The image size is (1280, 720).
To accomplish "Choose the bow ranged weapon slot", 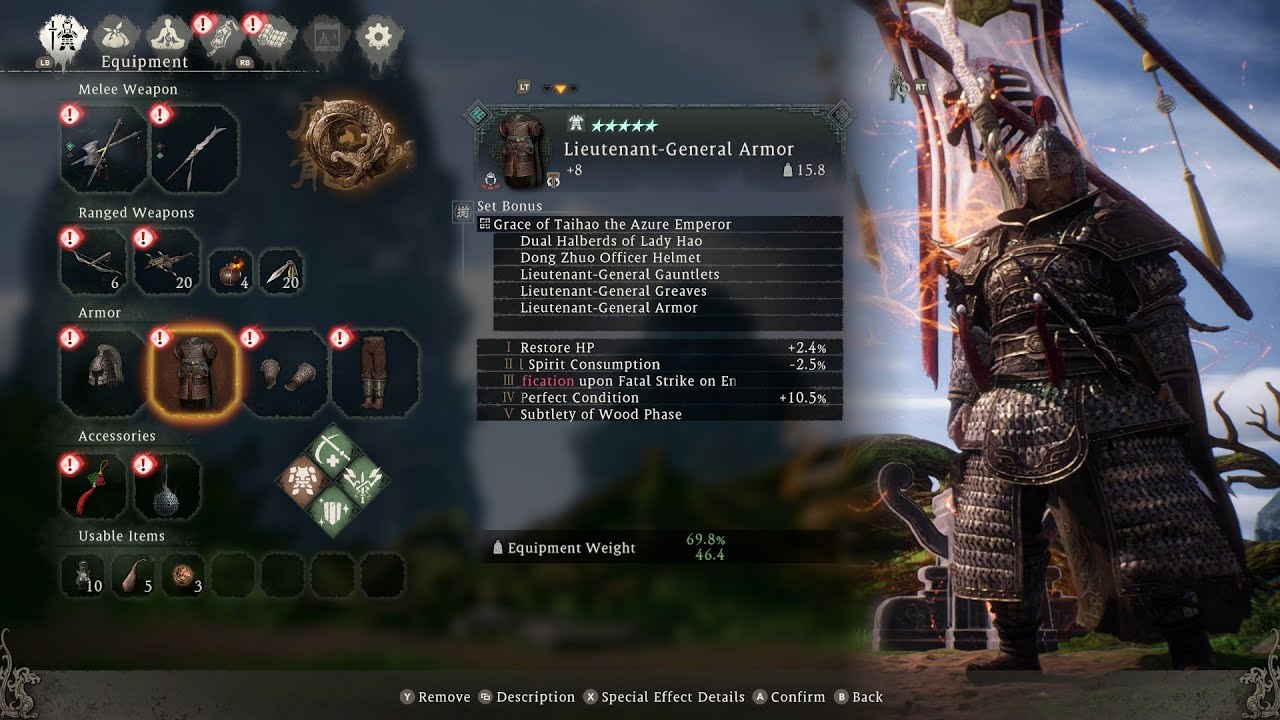I will click(92, 262).
